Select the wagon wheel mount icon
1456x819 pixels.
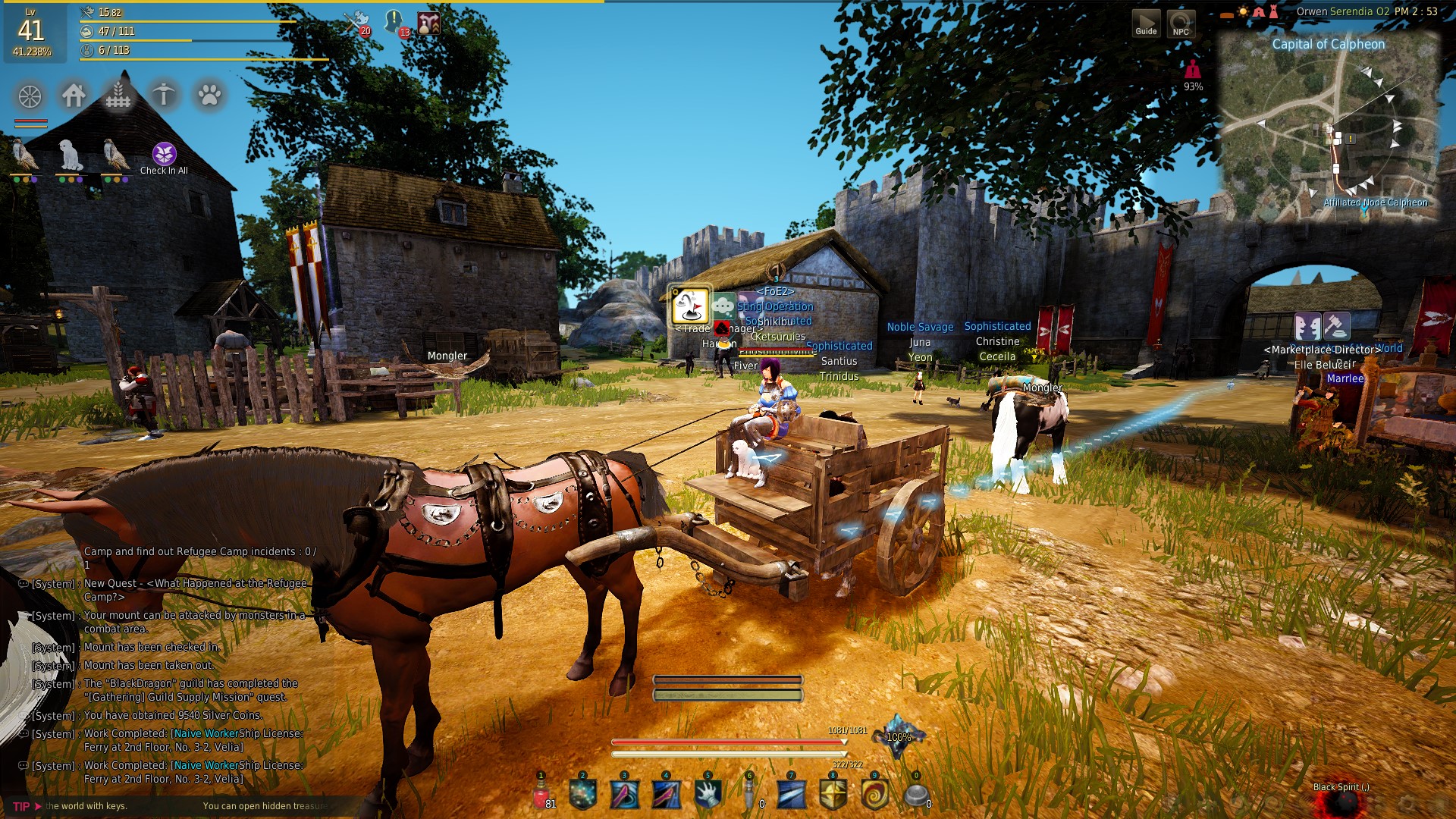click(30, 96)
